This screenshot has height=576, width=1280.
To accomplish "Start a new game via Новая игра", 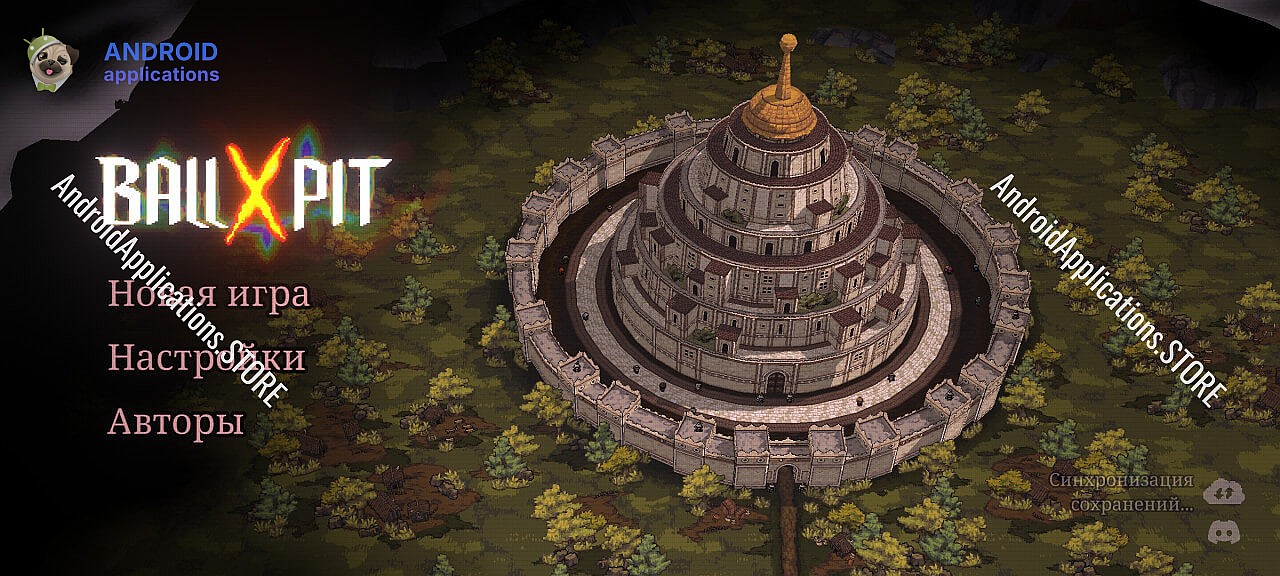I will click(208, 295).
